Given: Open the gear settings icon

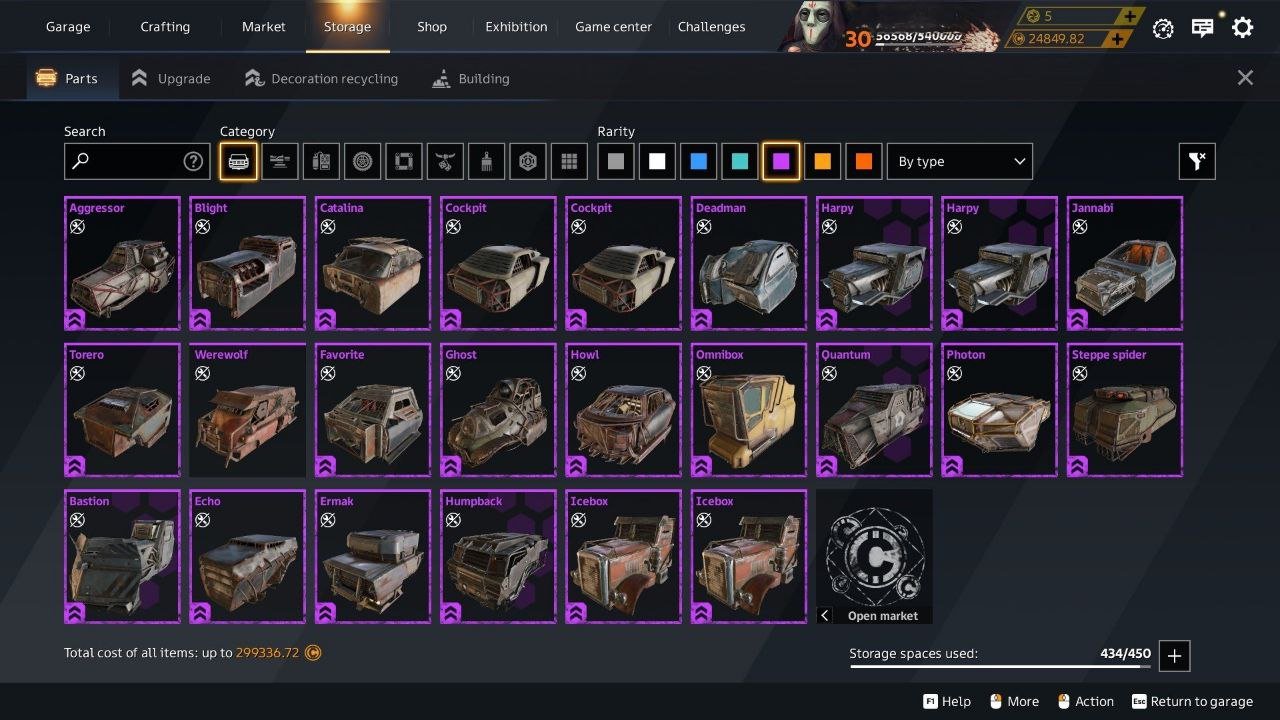Looking at the screenshot, I should point(1242,28).
